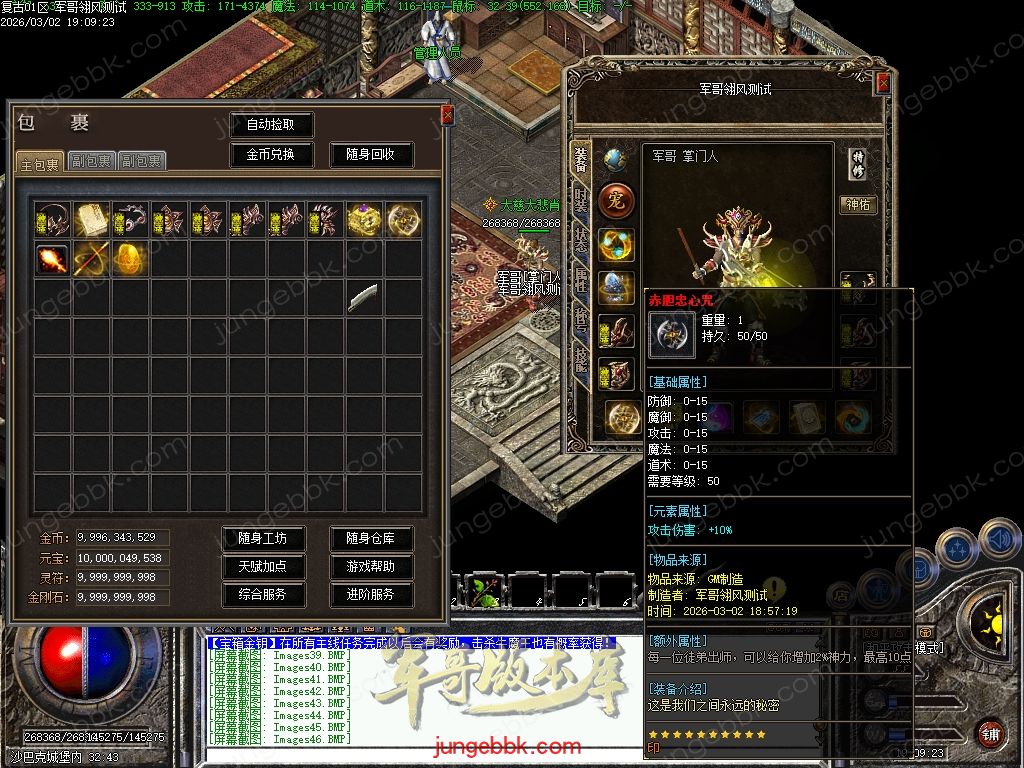Viewport: 1024px width, 768px height.
Task: Open the 综合服务 general services menu
Action: tap(263, 594)
